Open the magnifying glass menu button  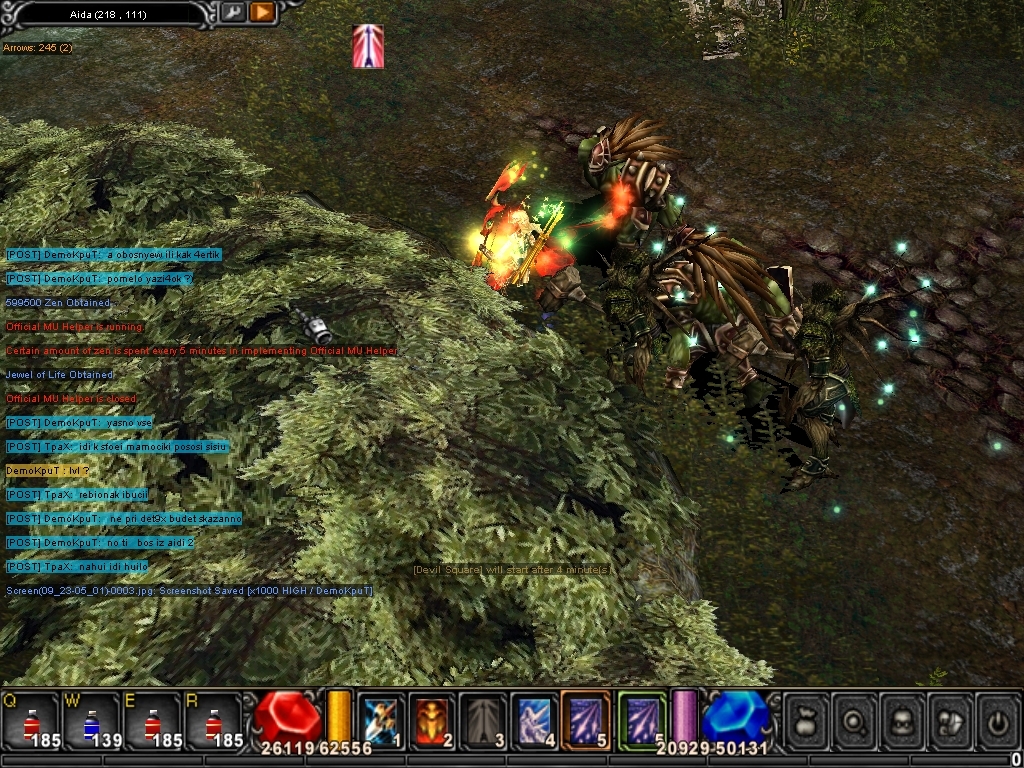[855, 718]
